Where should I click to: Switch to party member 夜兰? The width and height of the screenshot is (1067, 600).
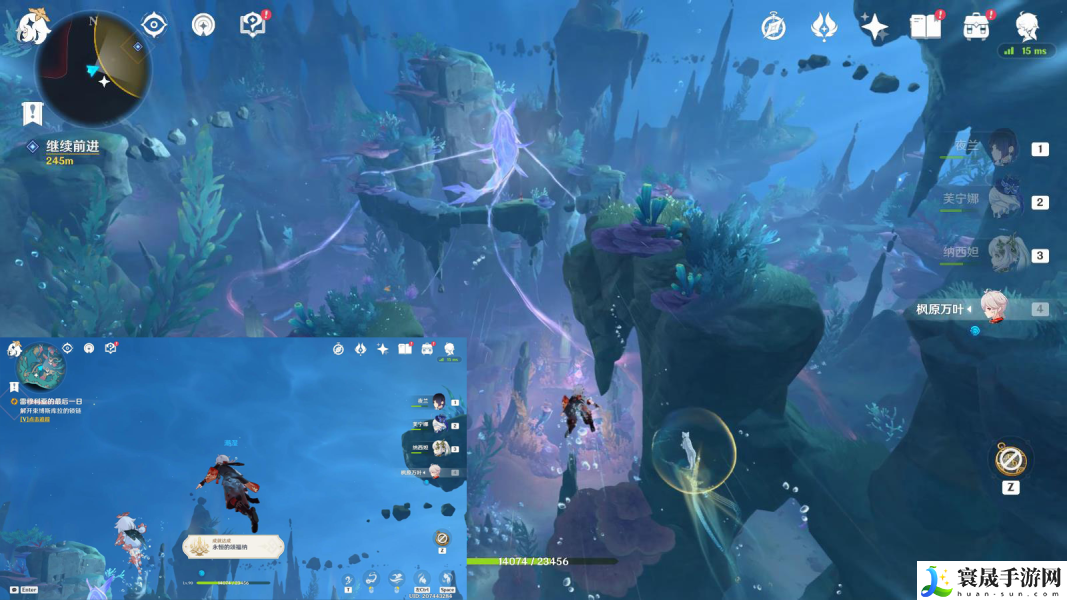[1002, 149]
